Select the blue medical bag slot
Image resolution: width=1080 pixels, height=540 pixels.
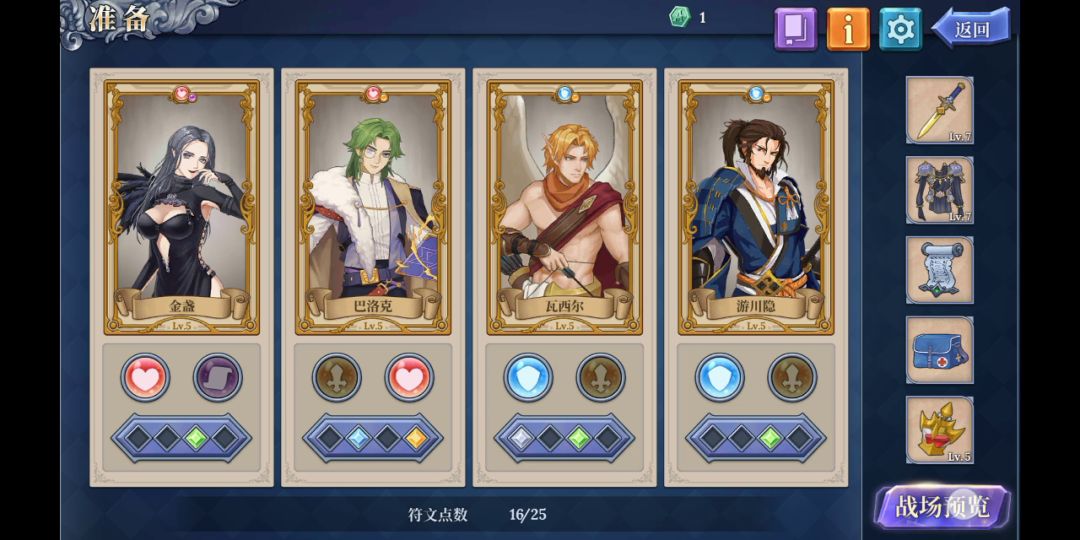point(940,350)
